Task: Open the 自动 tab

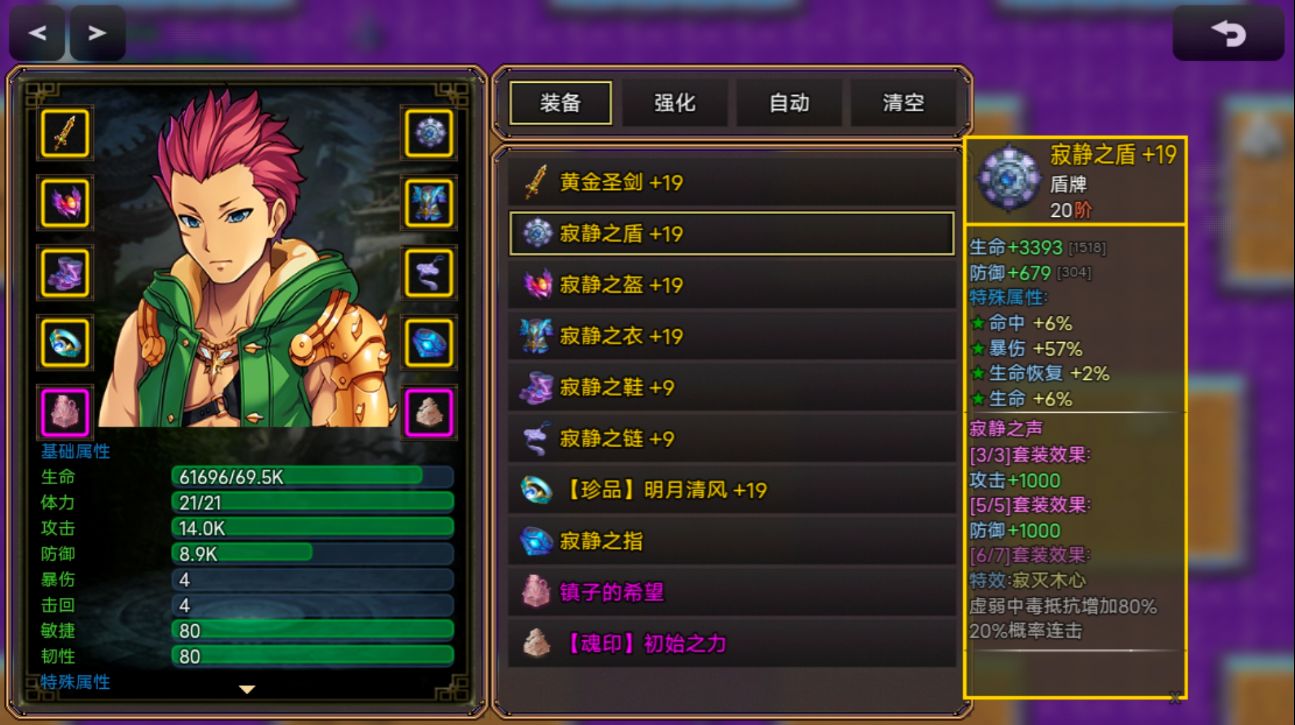Action: (789, 102)
